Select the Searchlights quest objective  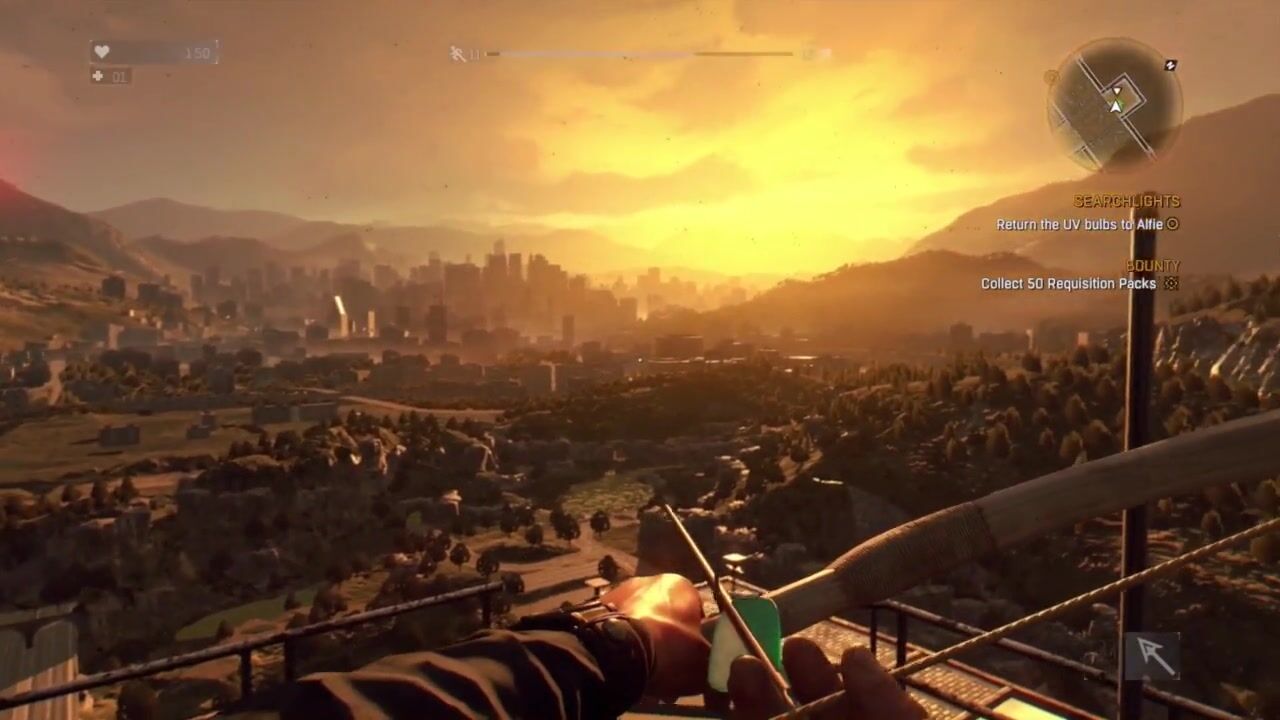[x=1079, y=225]
